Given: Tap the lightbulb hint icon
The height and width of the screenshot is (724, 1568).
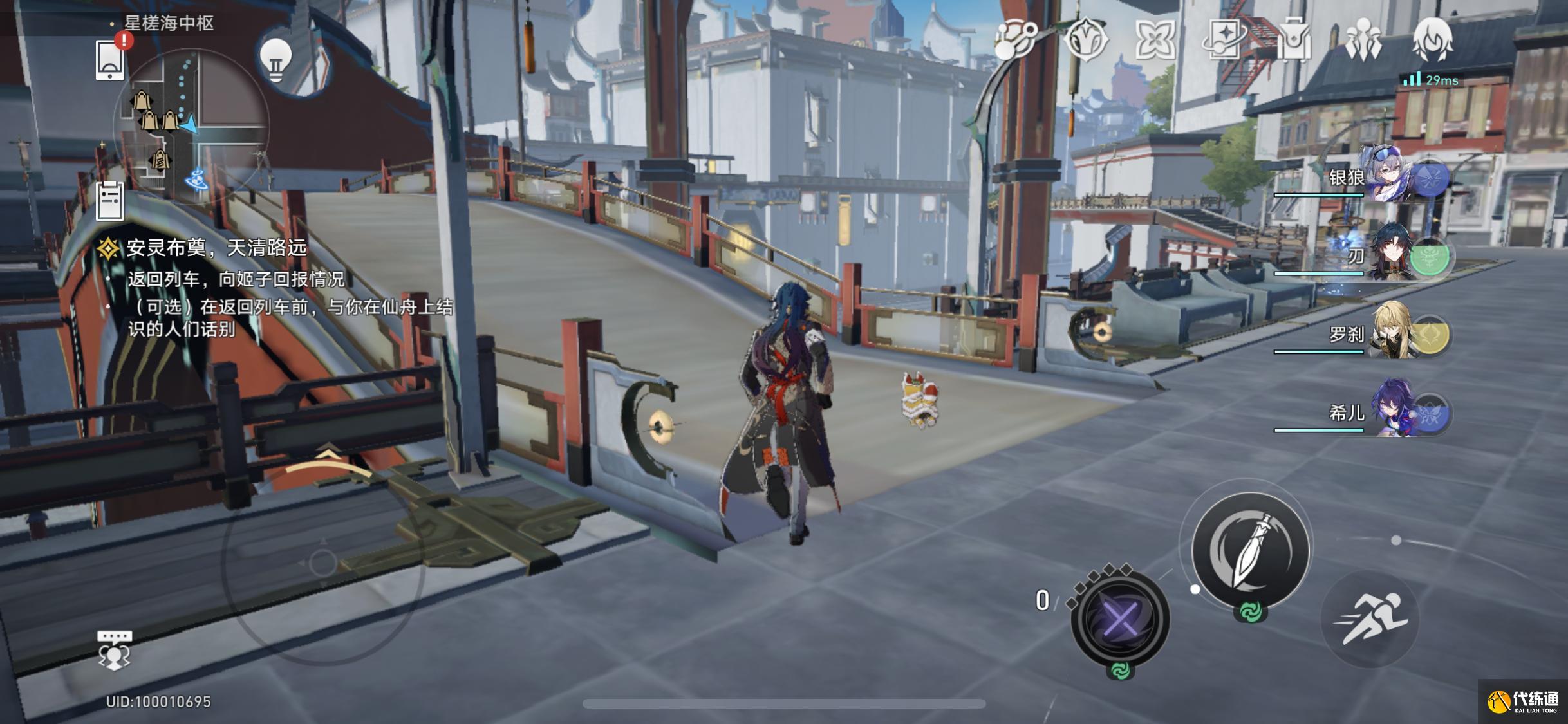Looking at the screenshot, I should [x=275, y=59].
